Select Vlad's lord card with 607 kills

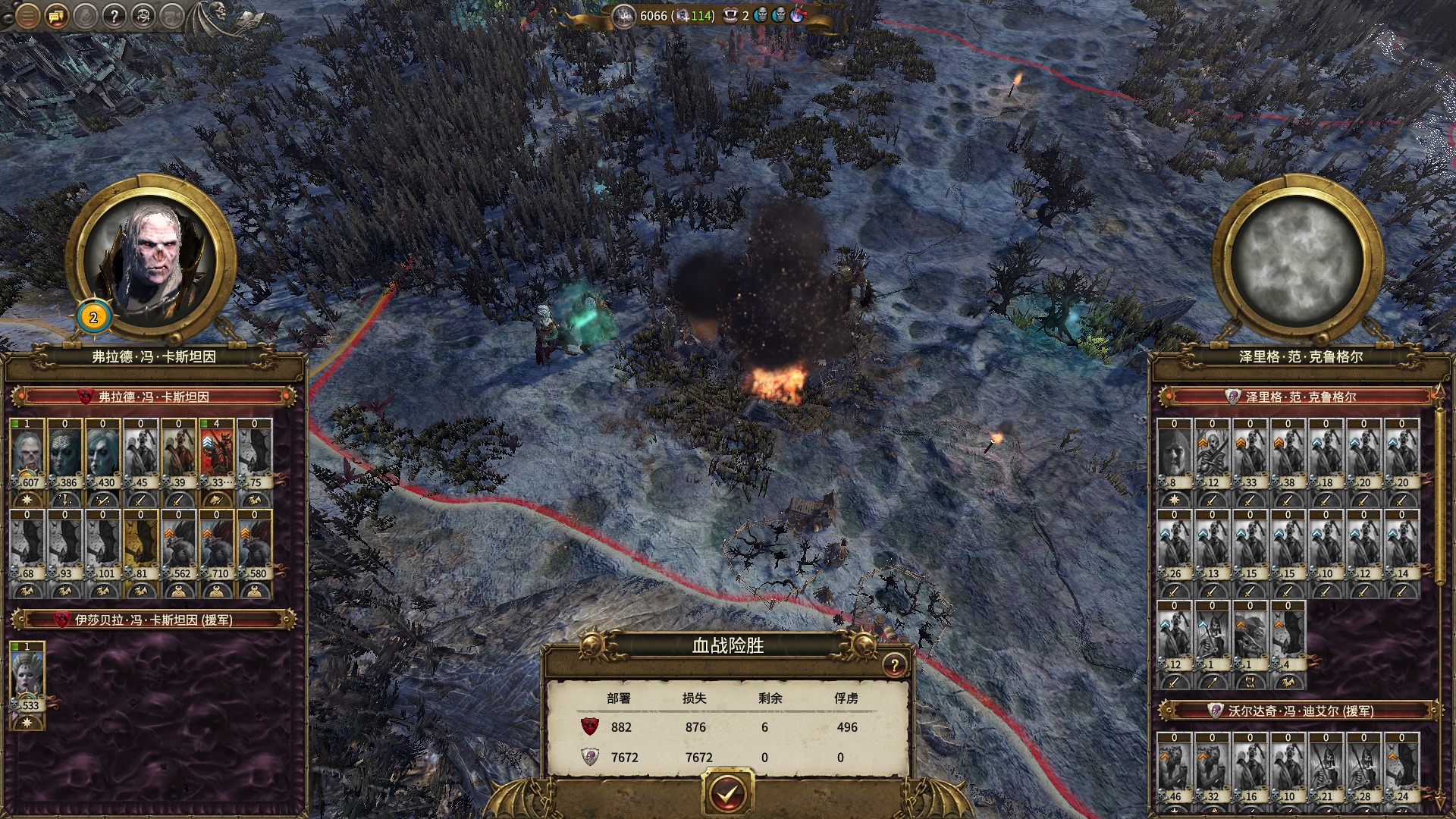point(27,455)
